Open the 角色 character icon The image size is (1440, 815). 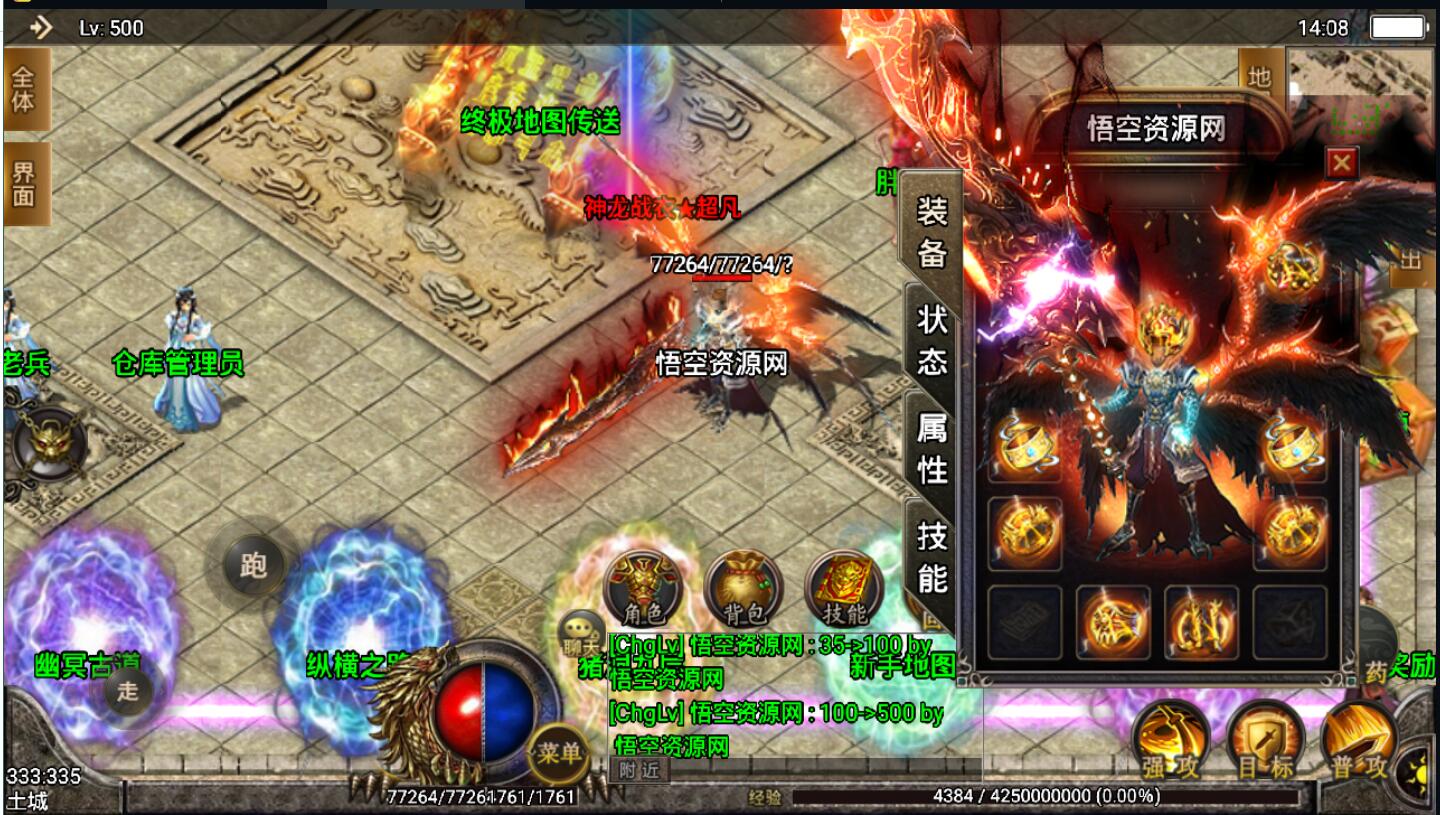pyautogui.click(x=643, y=588)
